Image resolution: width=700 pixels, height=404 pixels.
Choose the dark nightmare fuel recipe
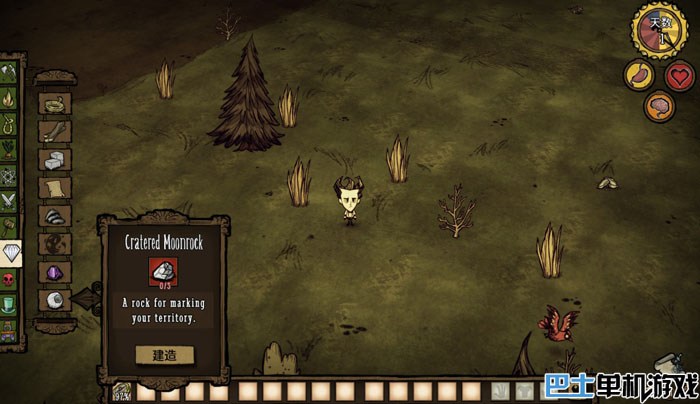pos(54,243)
